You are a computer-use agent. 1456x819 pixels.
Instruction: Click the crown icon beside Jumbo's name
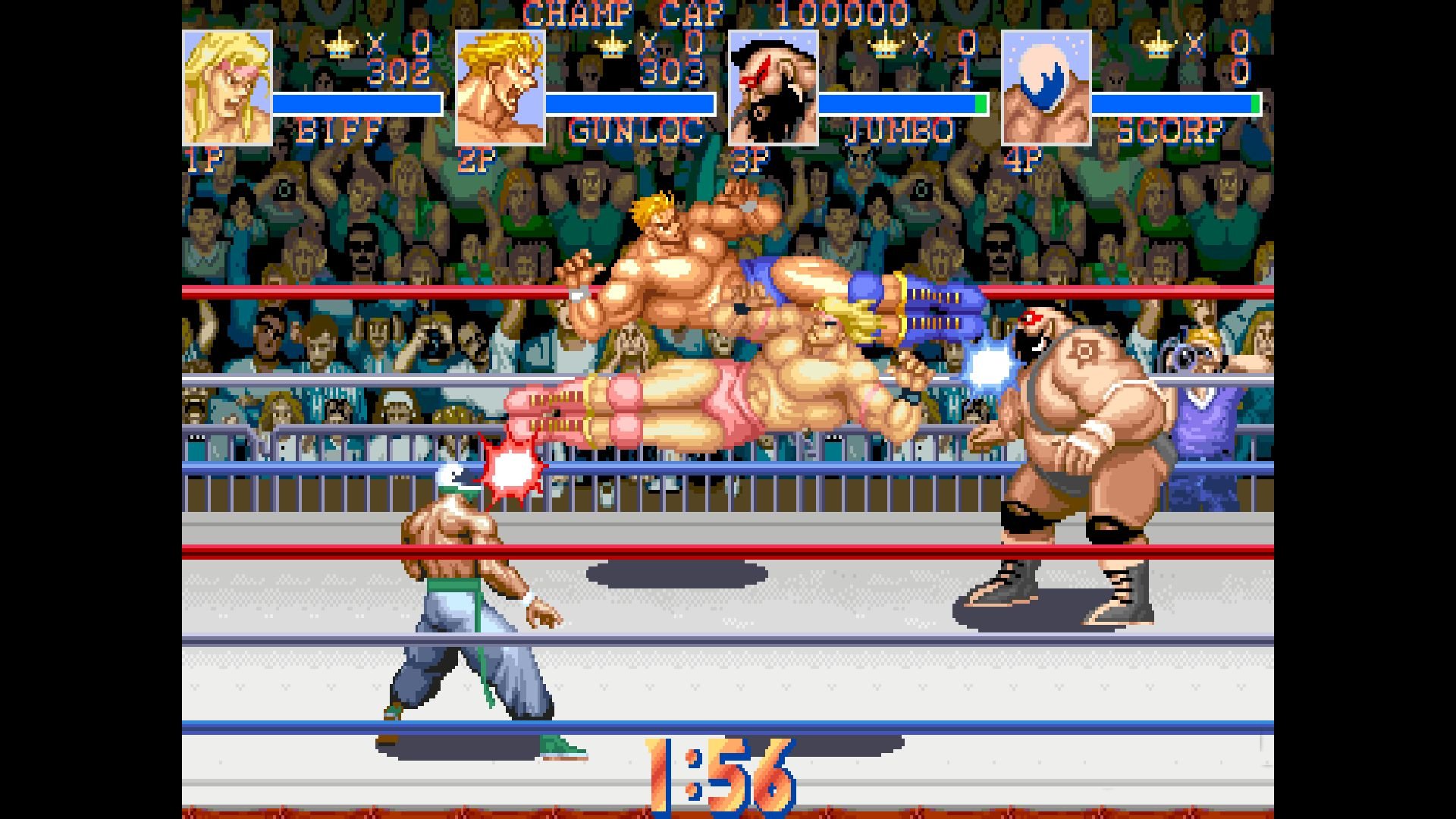tap(883, 43)
